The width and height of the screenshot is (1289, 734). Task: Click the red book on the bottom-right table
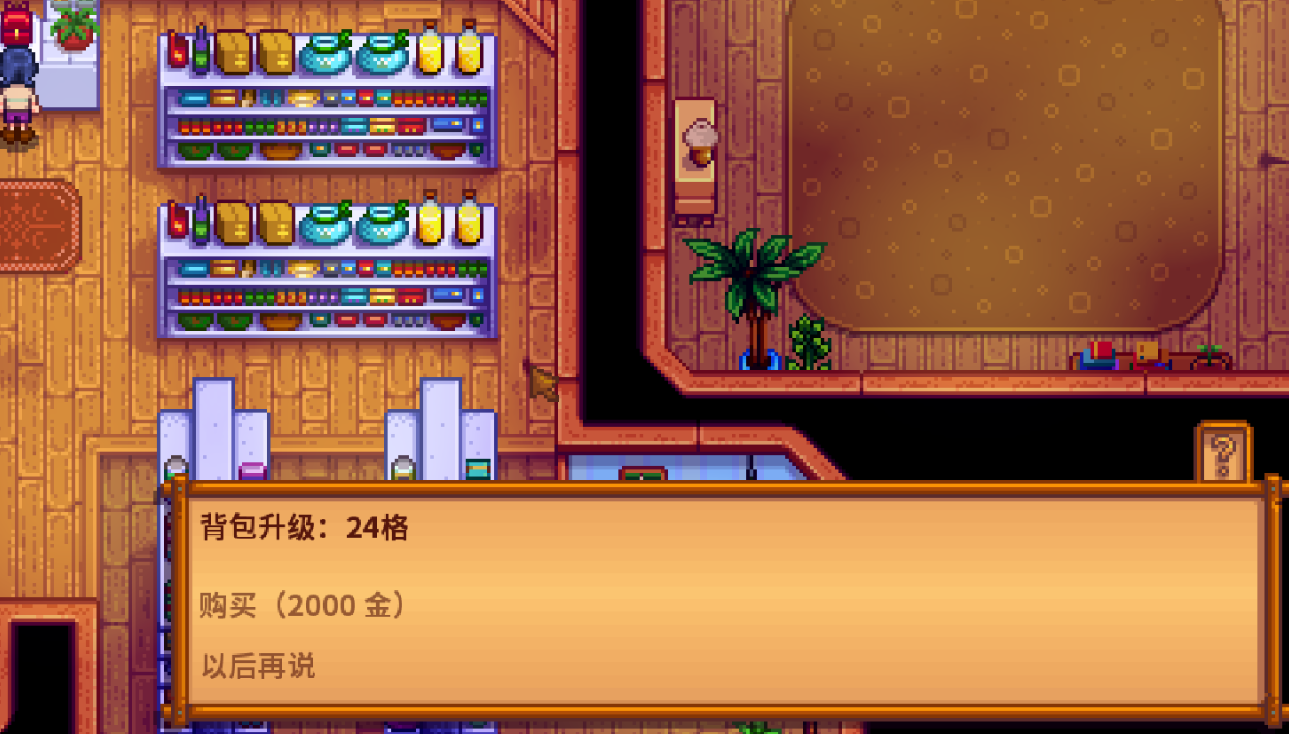point(1100,350)
